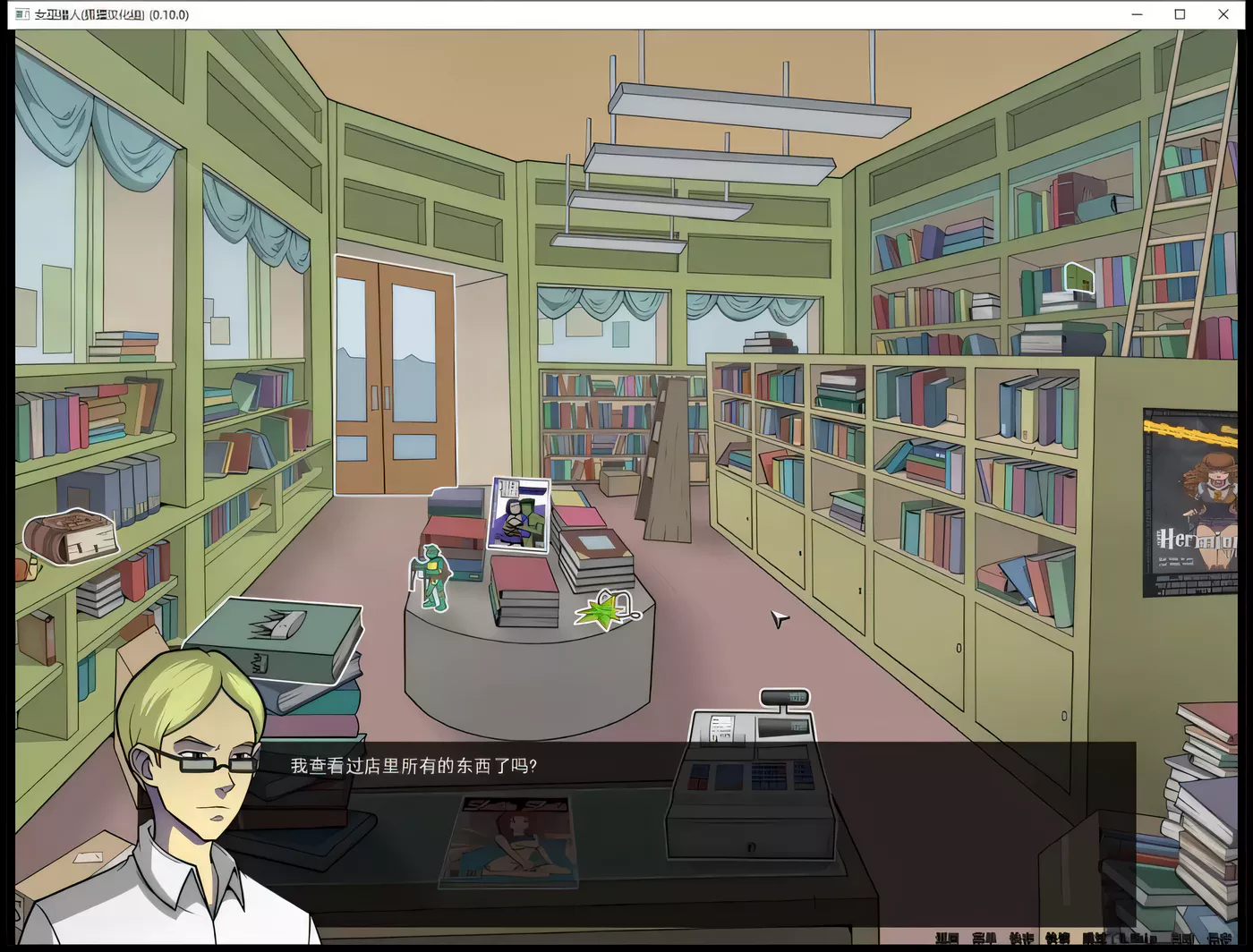Examine the old leather book on the left shelf
This screenshot has height=952, width=1253.
73,535
